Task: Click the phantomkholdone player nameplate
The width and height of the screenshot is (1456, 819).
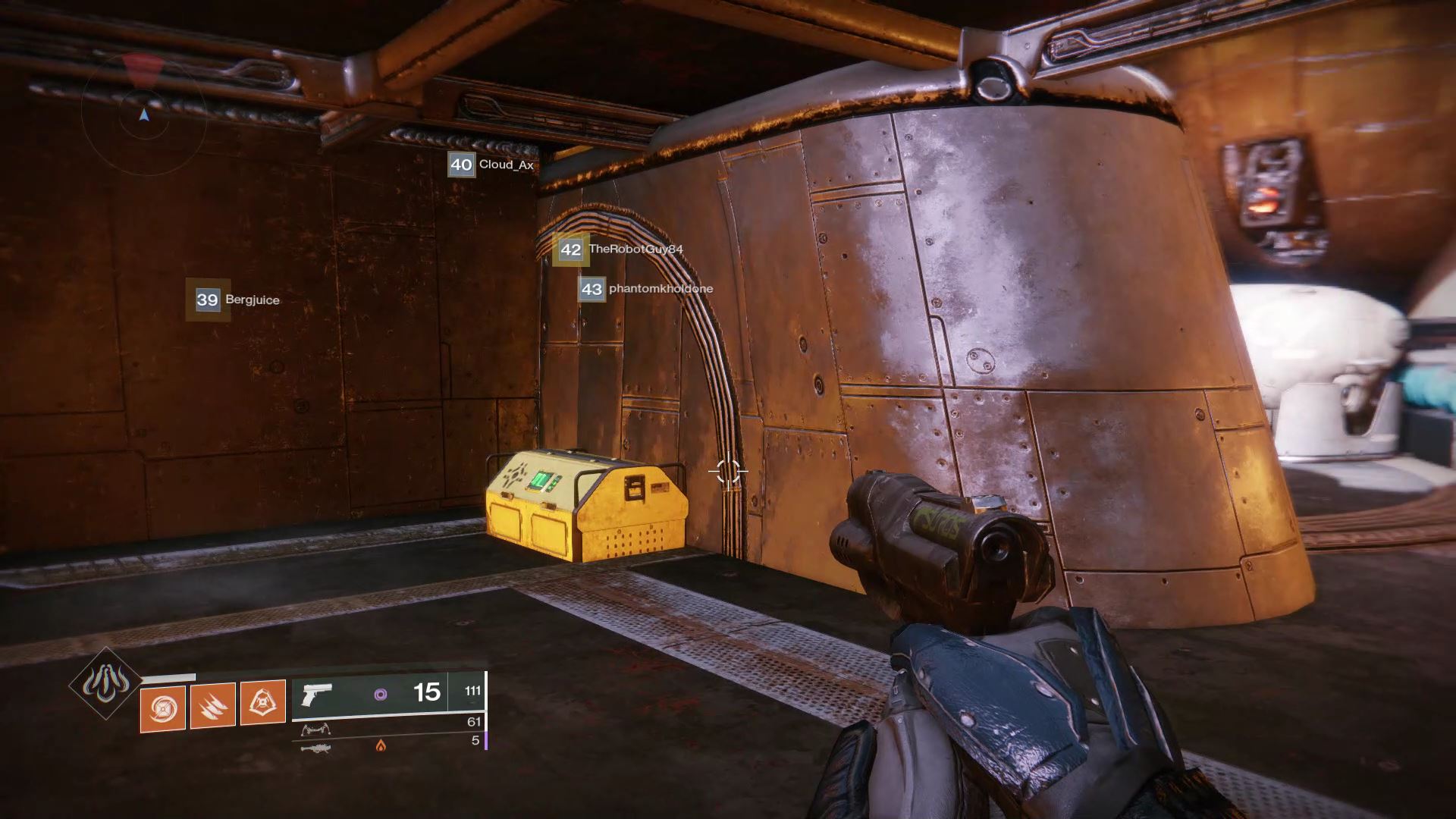Action: (645, 289)
